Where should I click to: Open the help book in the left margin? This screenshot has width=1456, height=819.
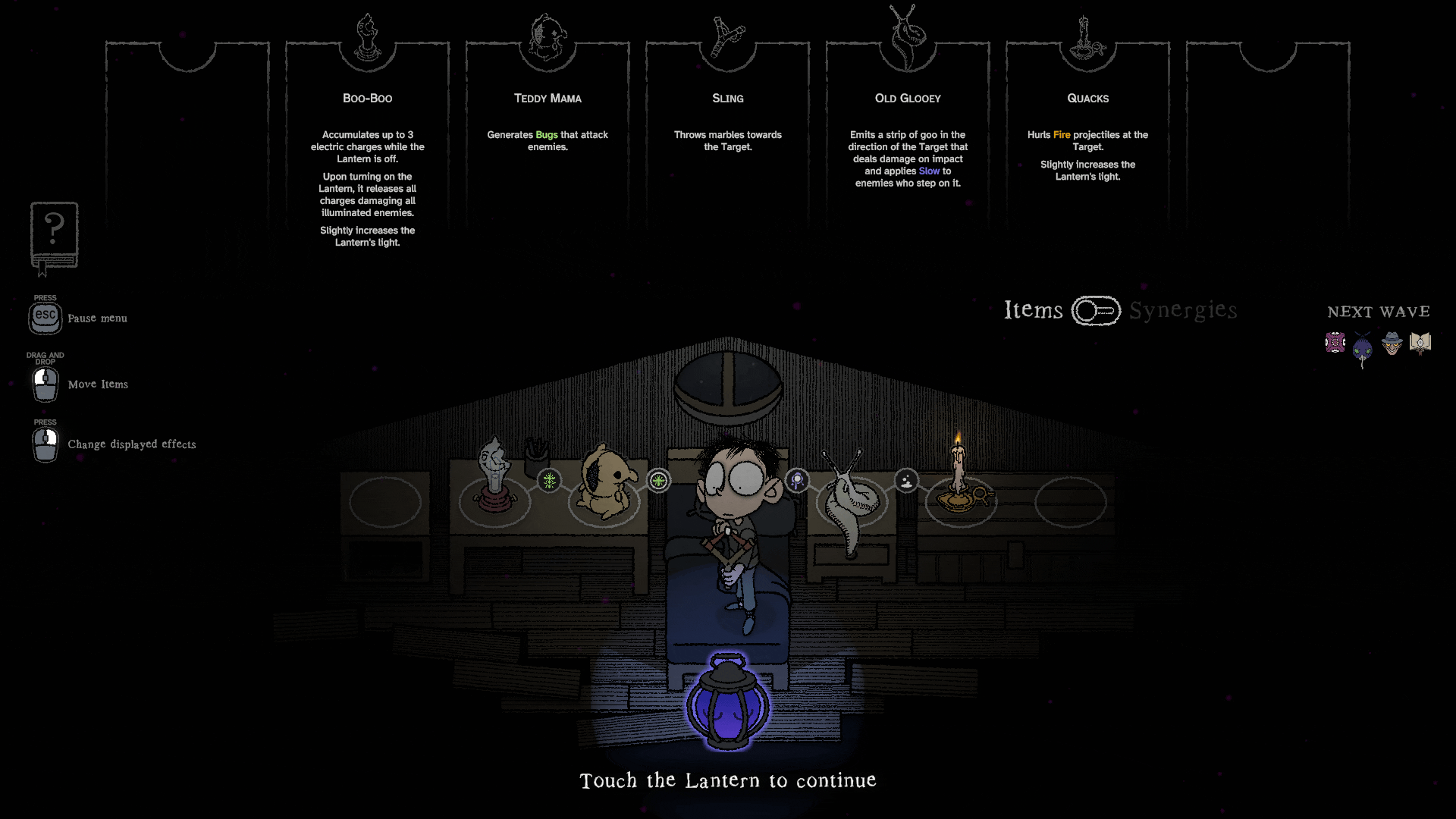(54, 235)
